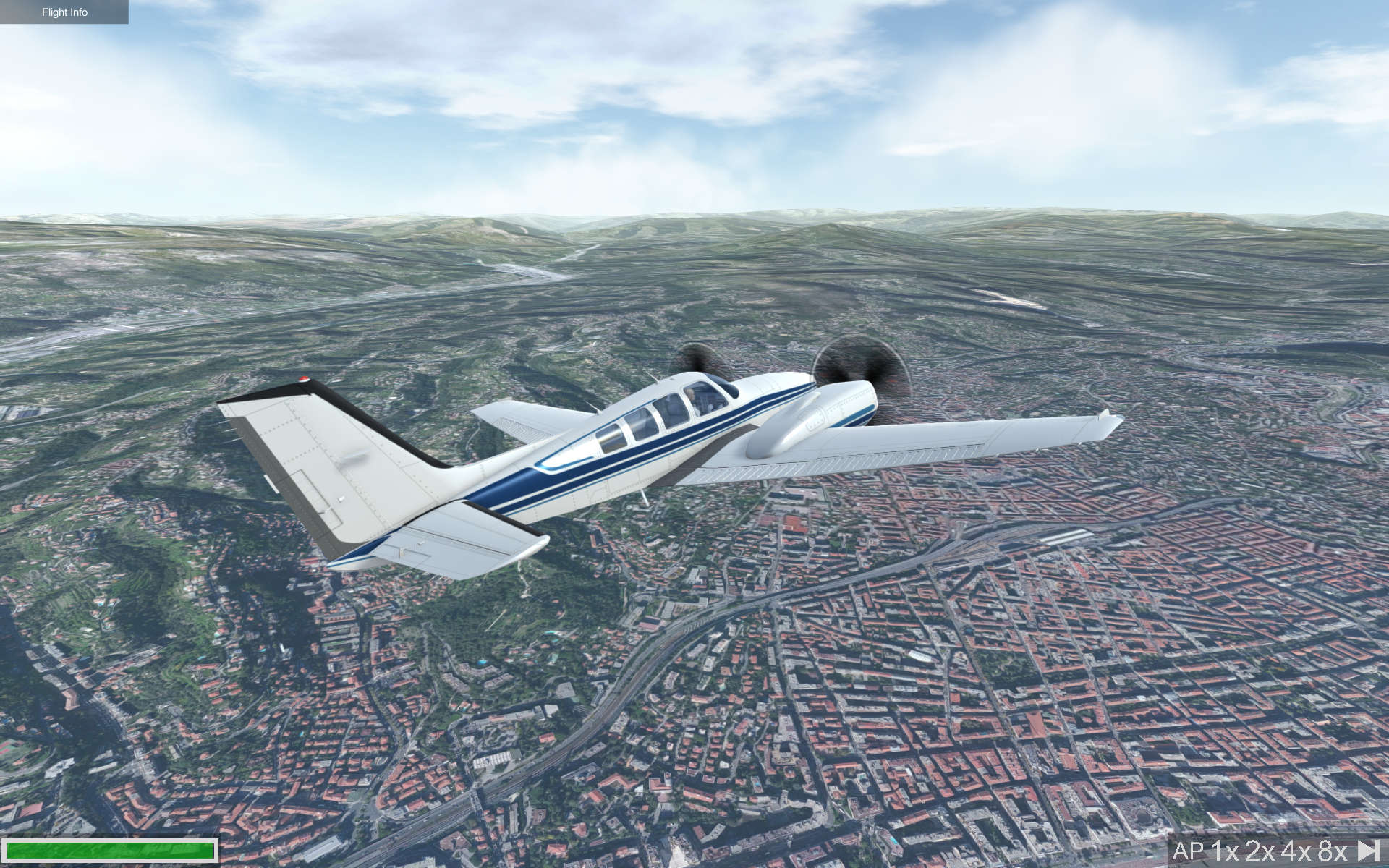Click the Flight Info tab header

click(64, 12)
